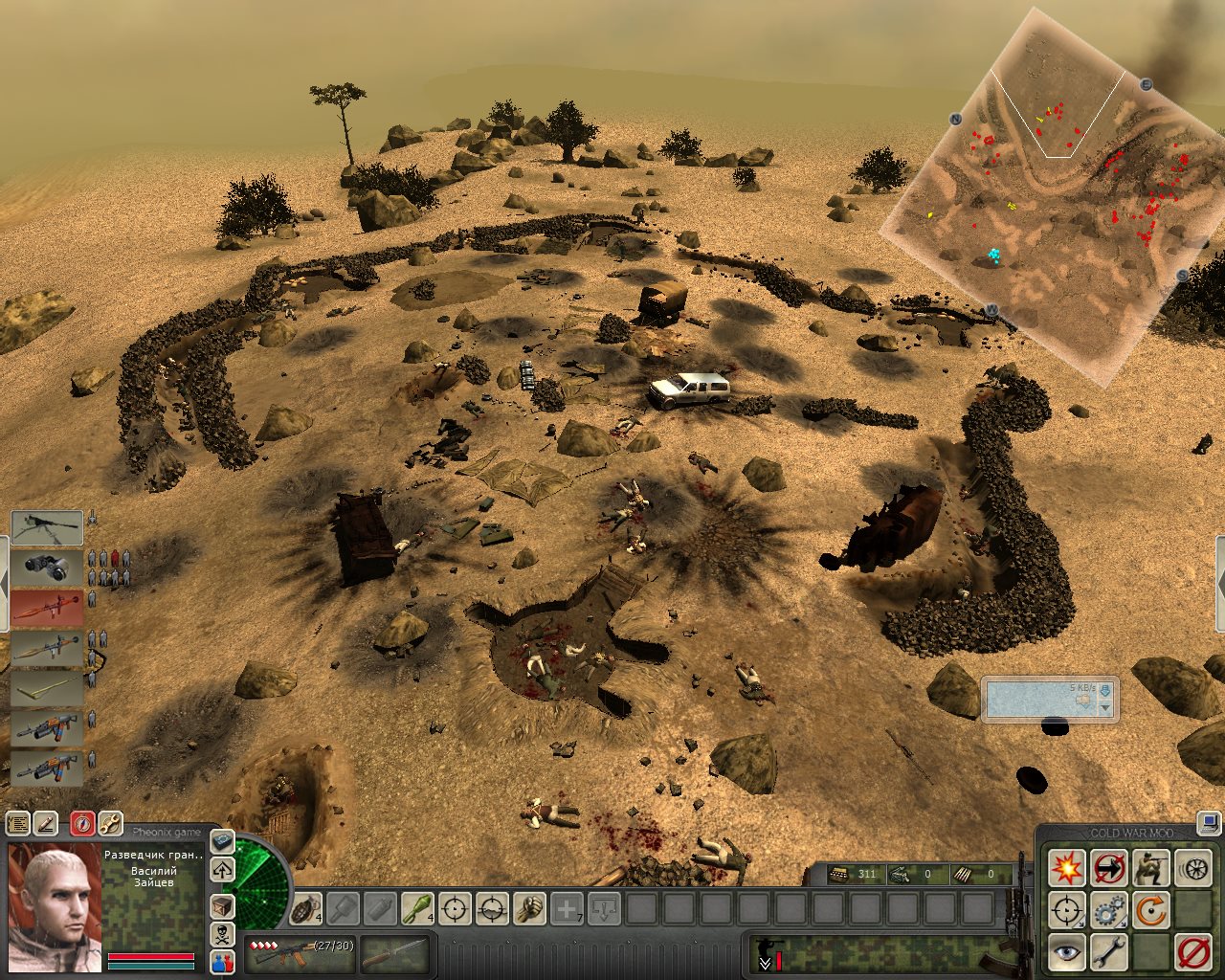Screen dimensions: 1225x980
Task: Select the mine detector squad card
Action: coord(46,687)
